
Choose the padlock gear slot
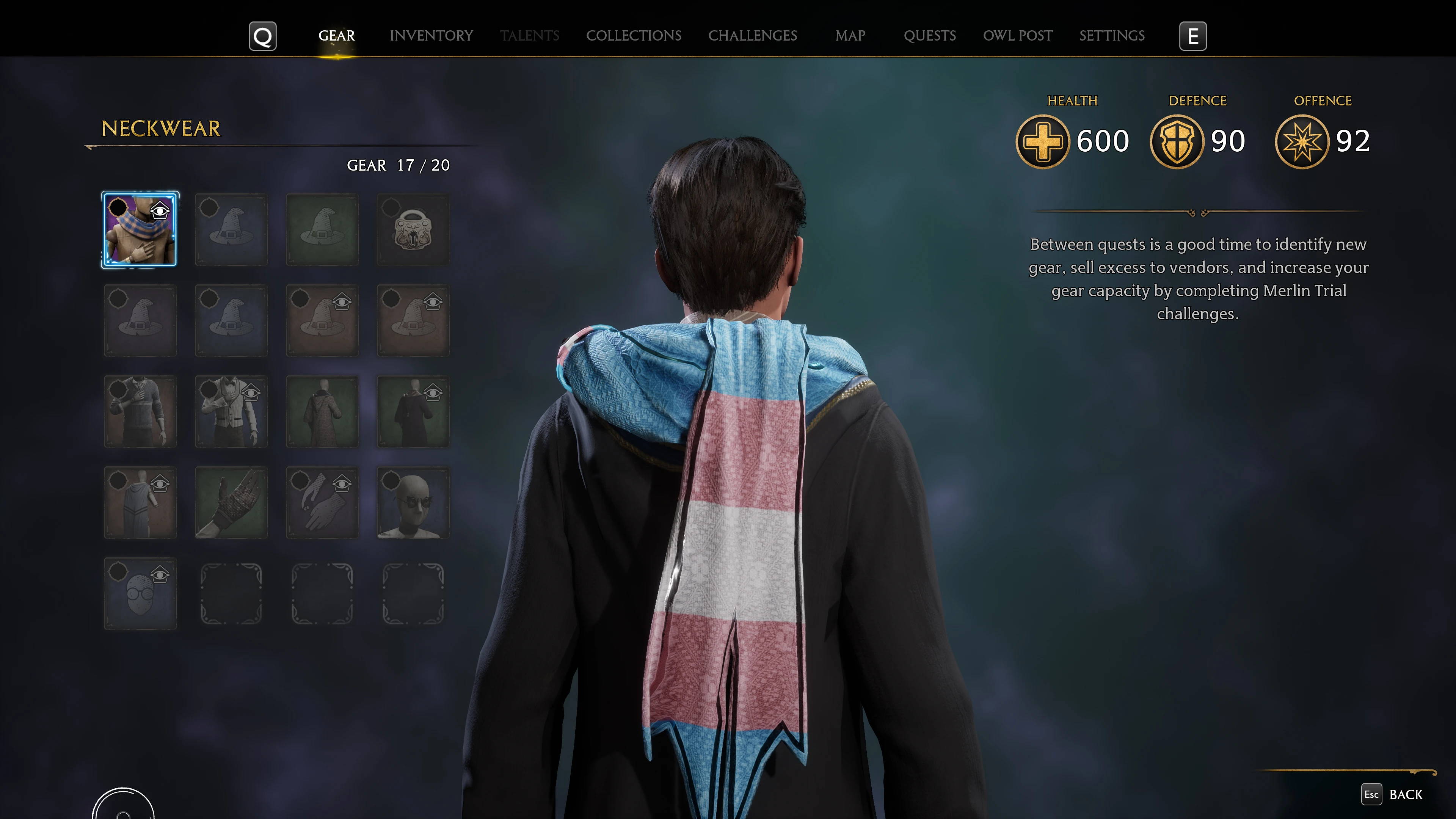tap(413, 229)
